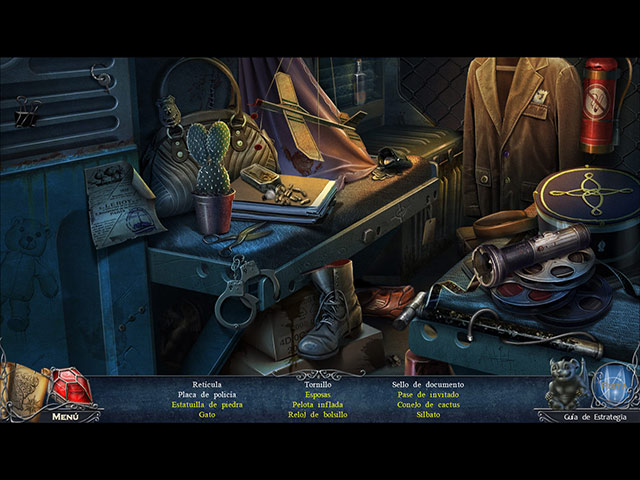The image size is (640, 480).
Task: Choose 'Silbato' in the object list
Action: pos(428,414)
